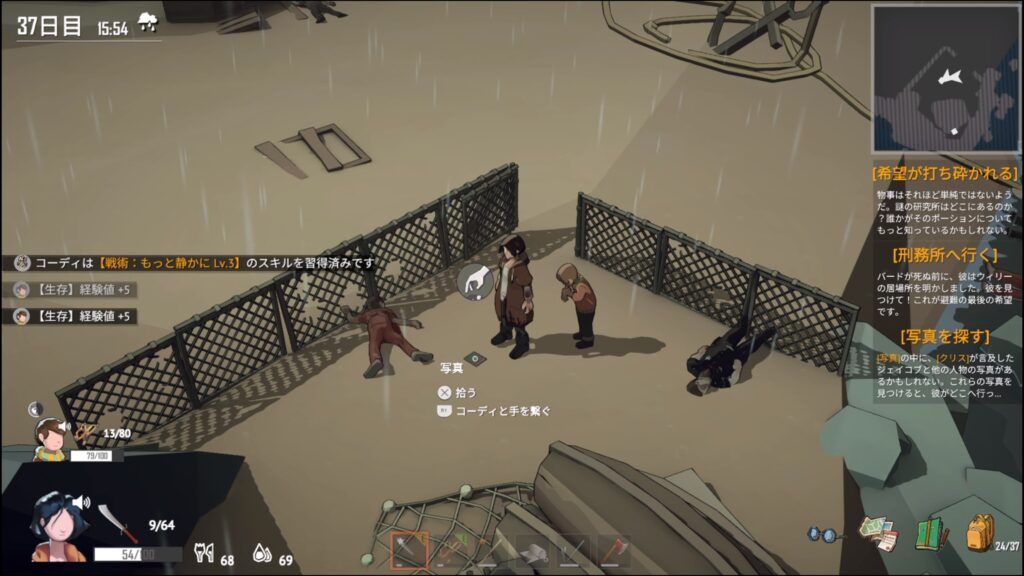Select the red axe hotbar slot
This screenshot has width=1024, height=576.
click(x=614, y=551)
